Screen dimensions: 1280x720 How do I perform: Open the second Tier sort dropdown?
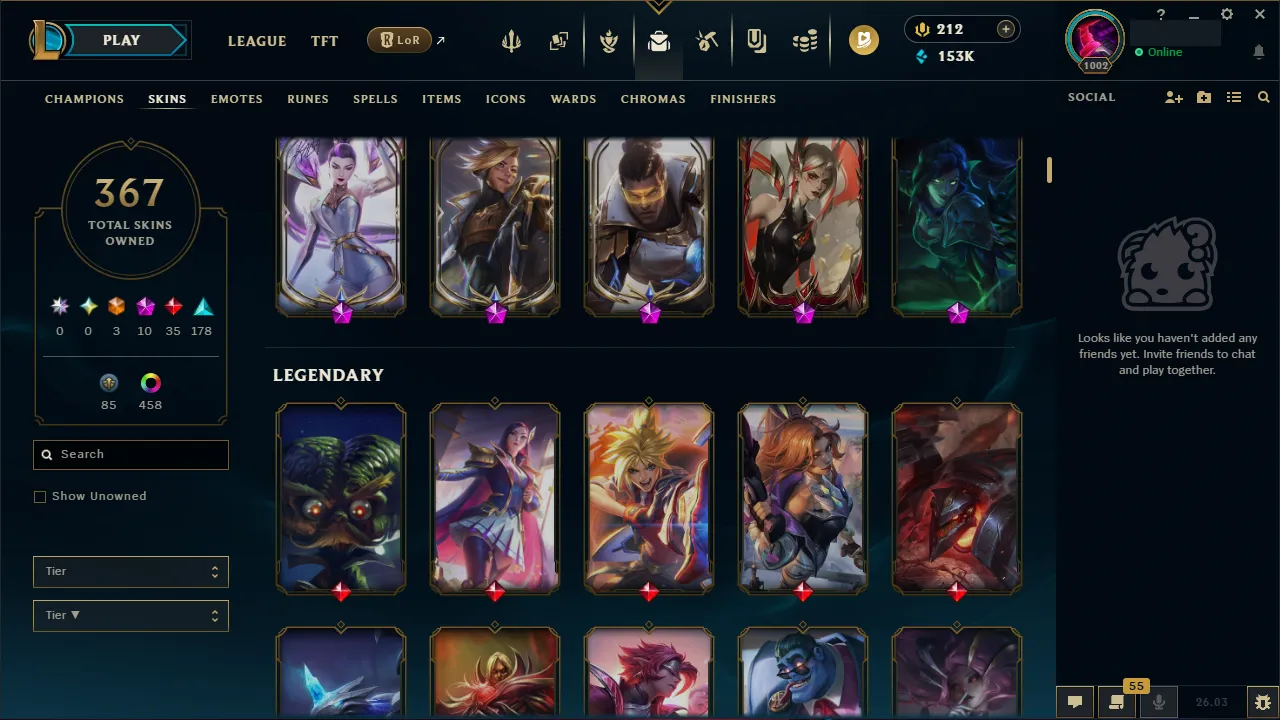click(130, 615)
